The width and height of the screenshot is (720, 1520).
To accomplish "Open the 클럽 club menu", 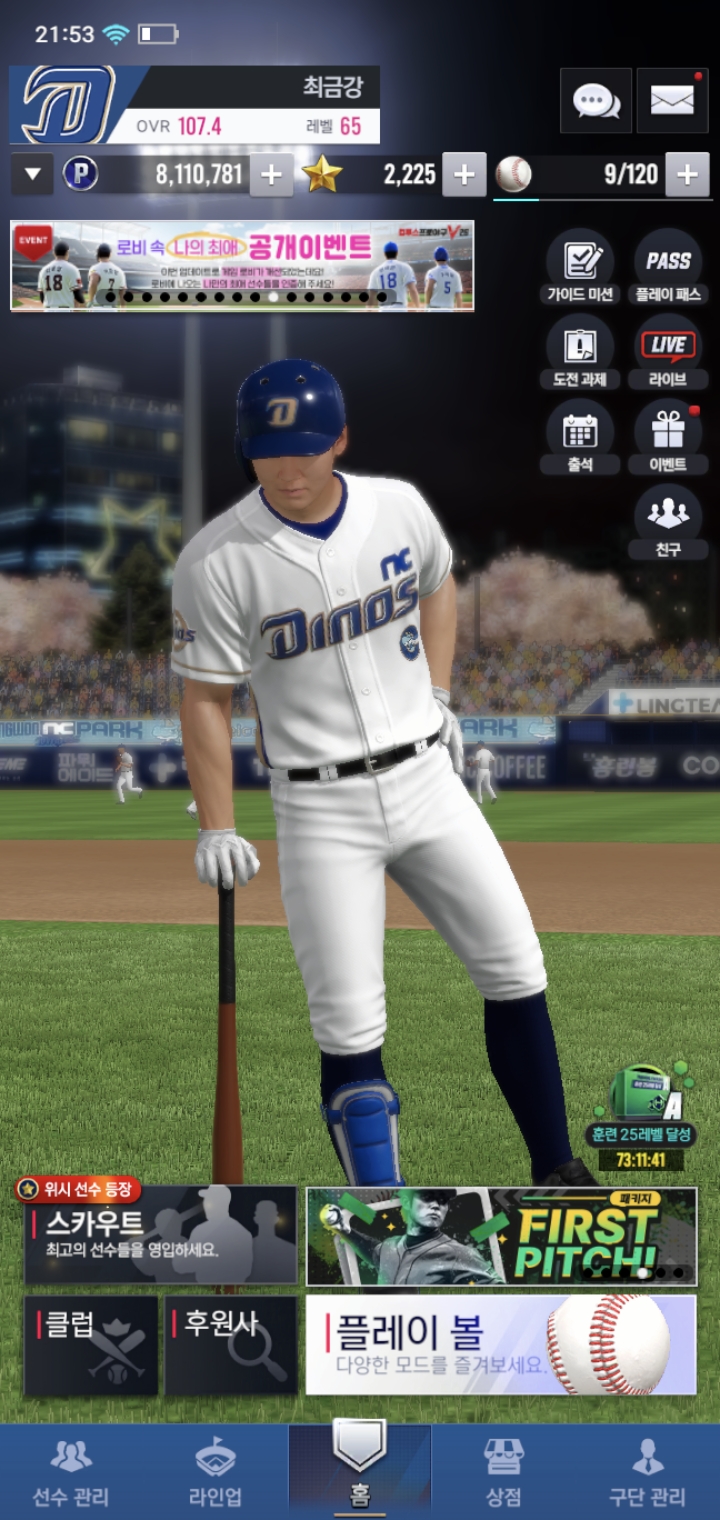I will pyautogui.click(x=91, y=1346).
